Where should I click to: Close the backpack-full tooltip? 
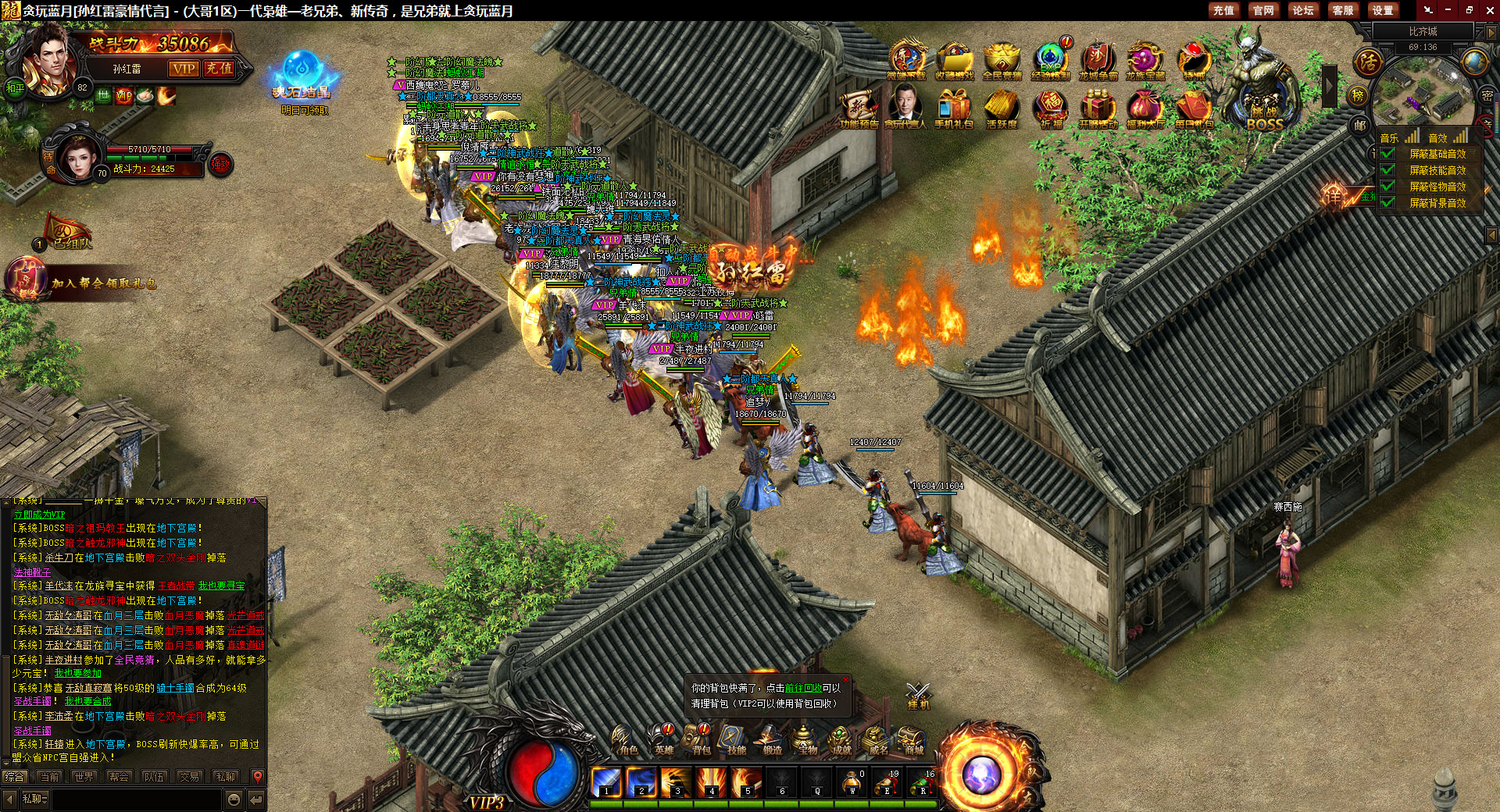click(x=845, y=680)
